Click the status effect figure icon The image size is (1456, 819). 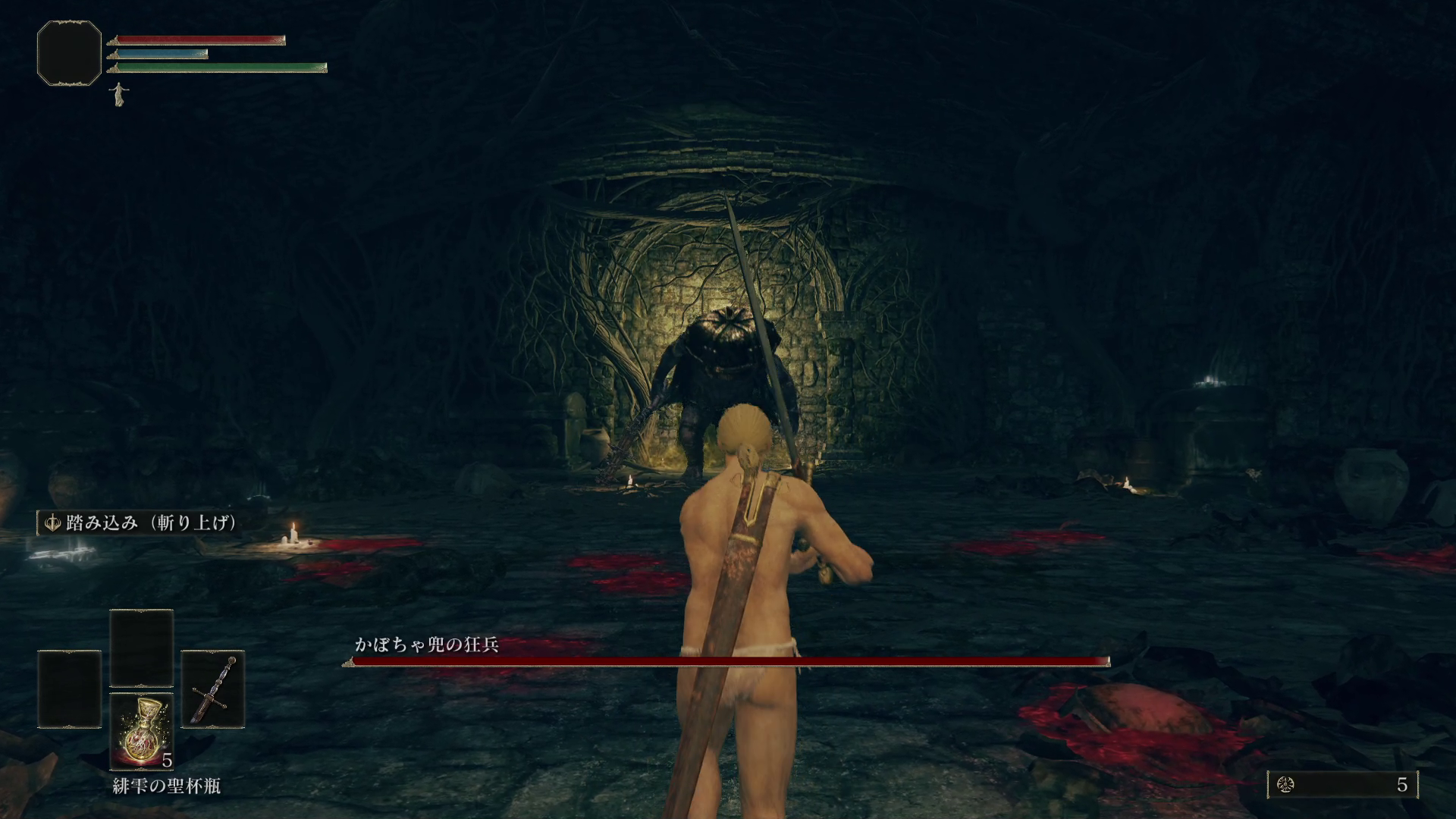click(118, 94)
